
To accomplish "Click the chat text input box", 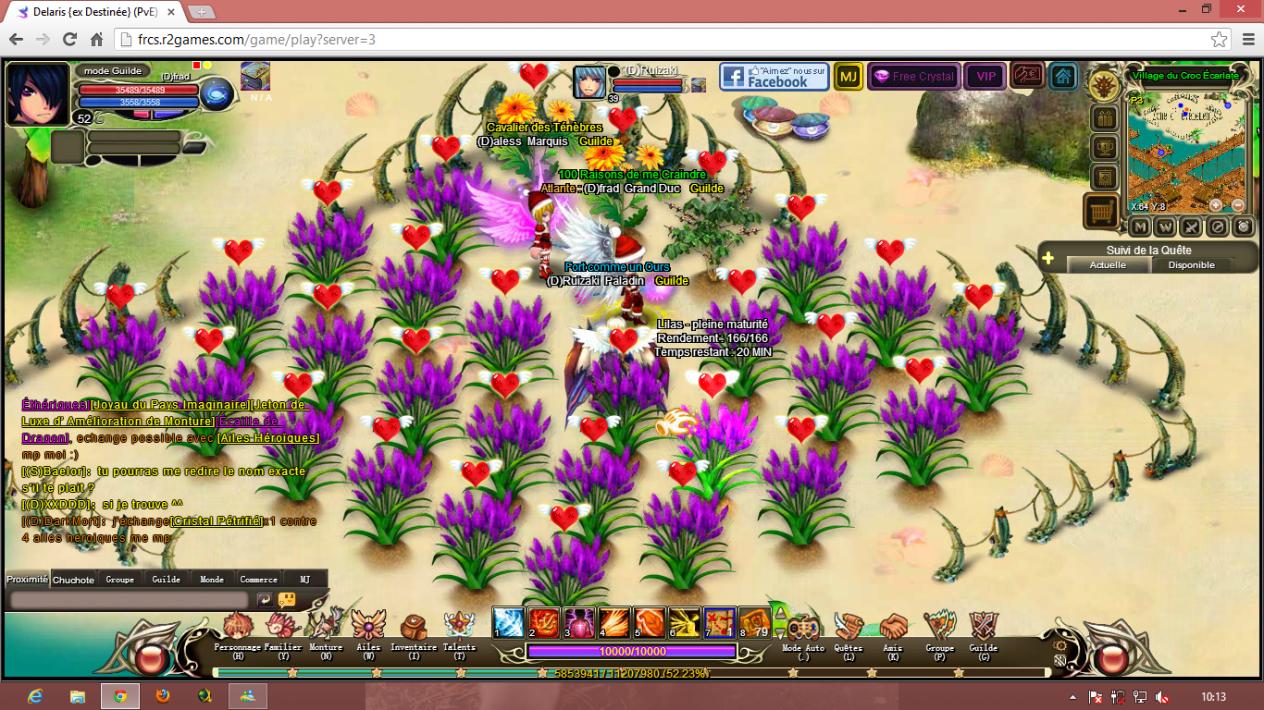I will tap(128, 599).
